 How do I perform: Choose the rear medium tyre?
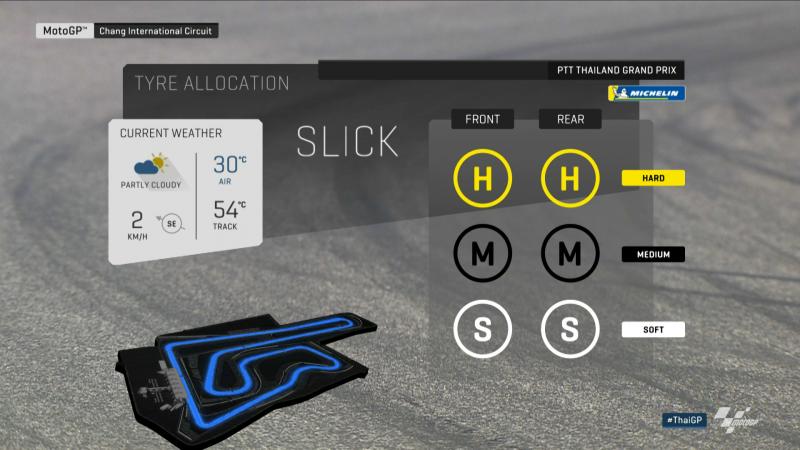pyautogui.click(x=569, y=254)
